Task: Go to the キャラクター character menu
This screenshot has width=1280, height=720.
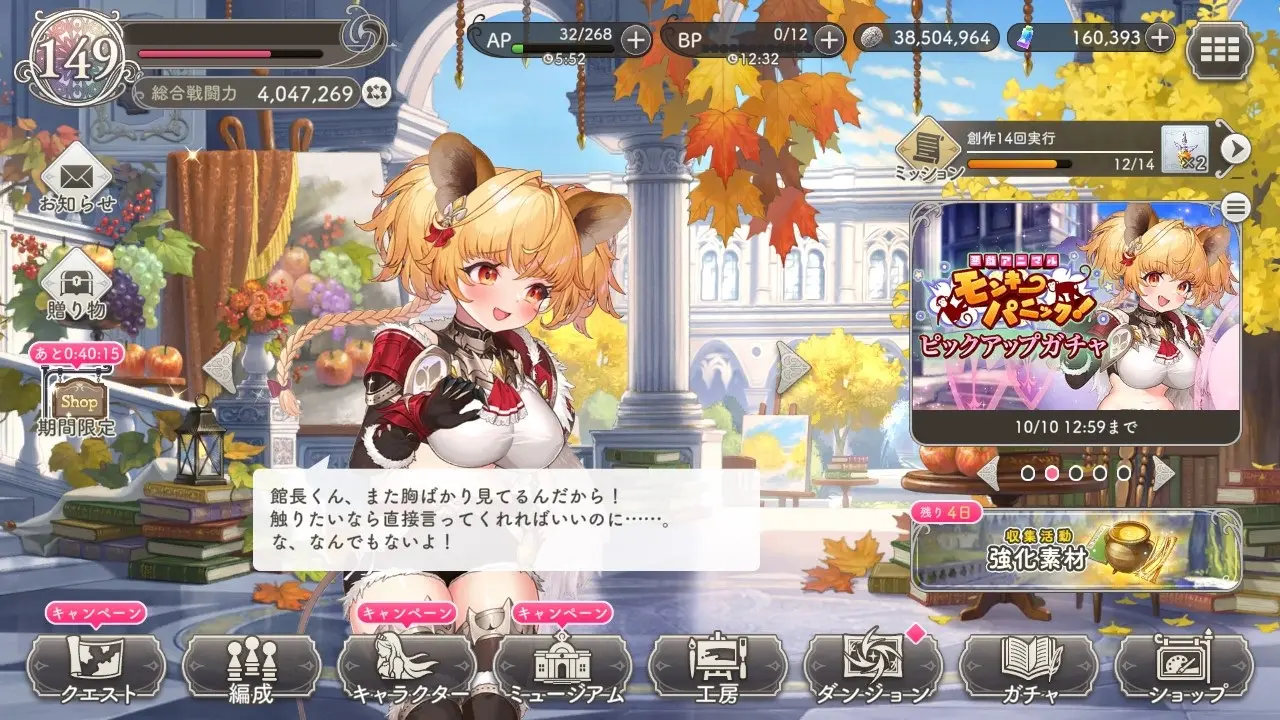Action: [407, 667]
